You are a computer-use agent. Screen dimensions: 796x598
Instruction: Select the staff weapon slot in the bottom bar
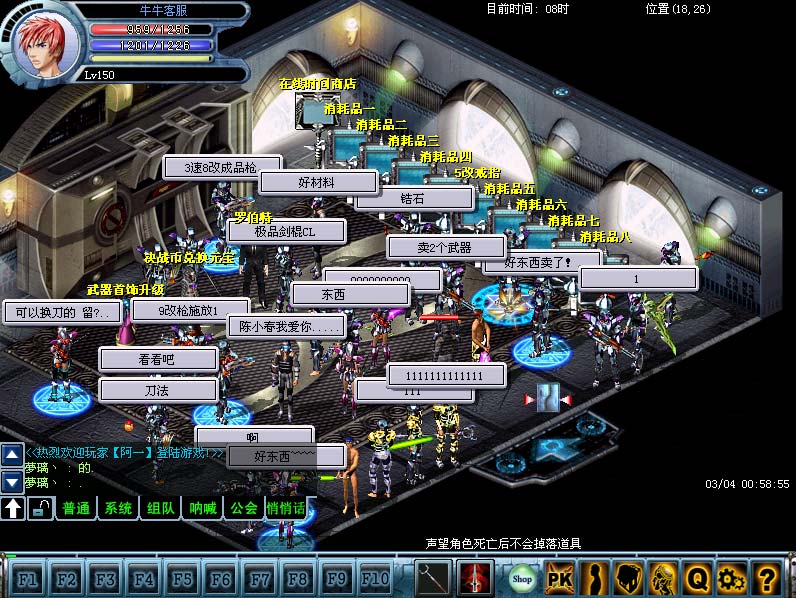coord(434,578)
